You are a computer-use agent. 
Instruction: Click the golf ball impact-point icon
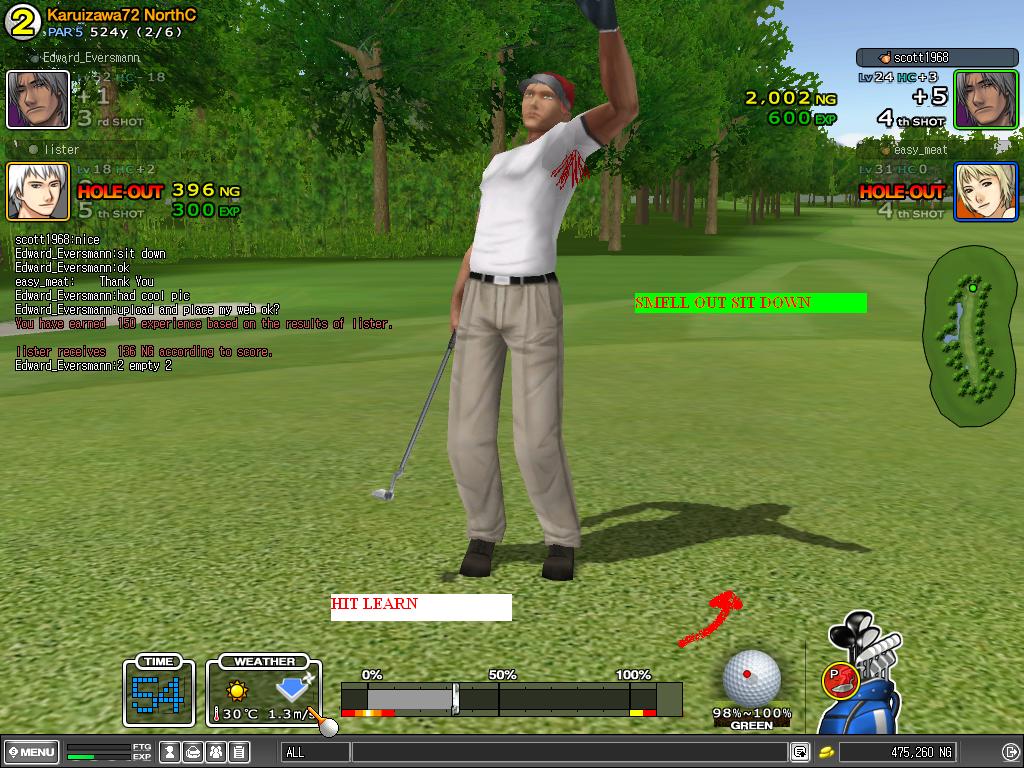point(751,677)
